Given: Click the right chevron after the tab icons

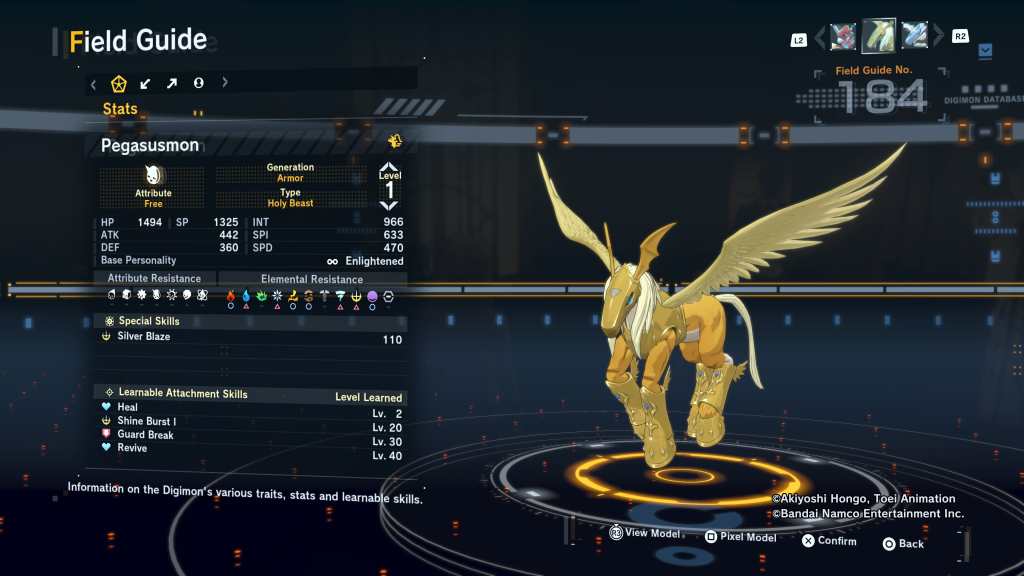Looking at the screenshot, I should coord(225,83).
